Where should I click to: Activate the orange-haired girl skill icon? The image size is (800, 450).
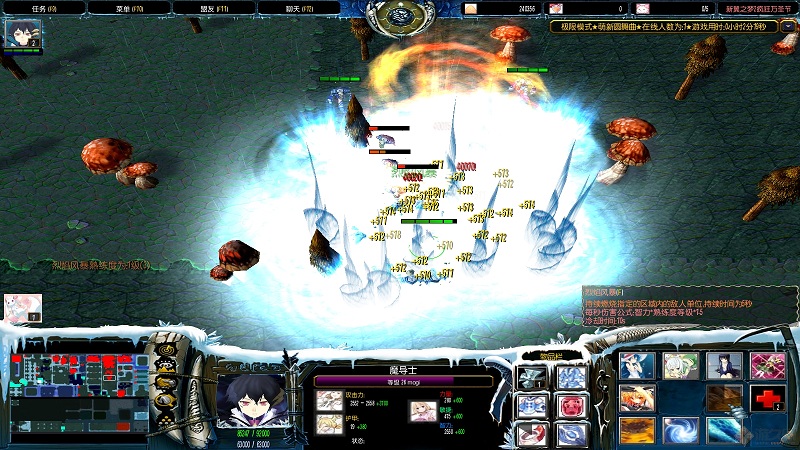637,399
